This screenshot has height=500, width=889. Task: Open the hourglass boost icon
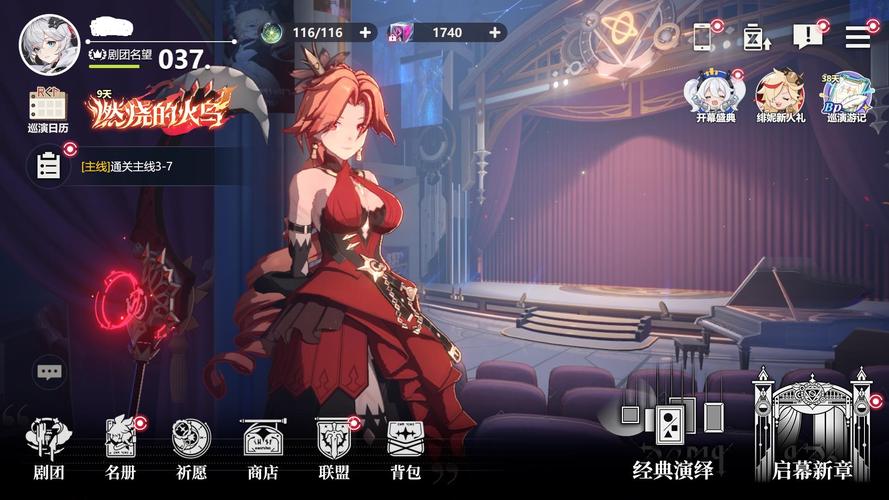[x=755, y=38]
